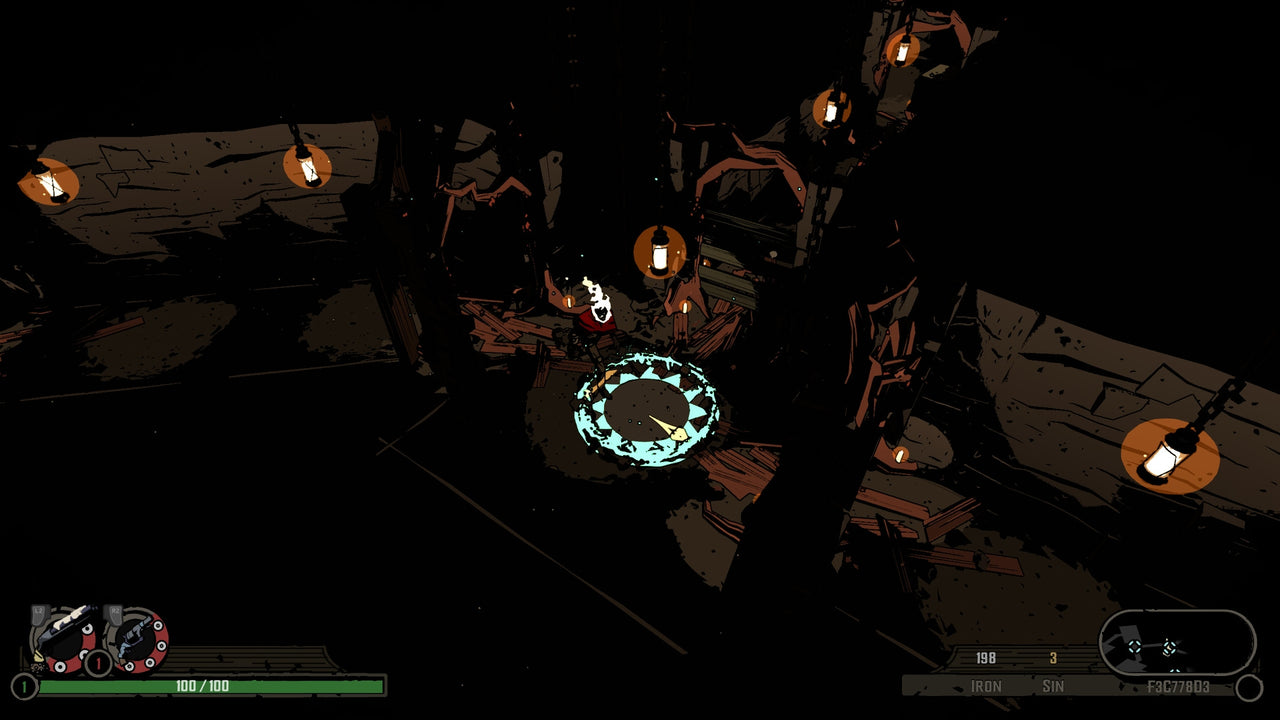1280x720 pixels.
Task: Click the player marker on the minimap
Action: coord(1168,647)
